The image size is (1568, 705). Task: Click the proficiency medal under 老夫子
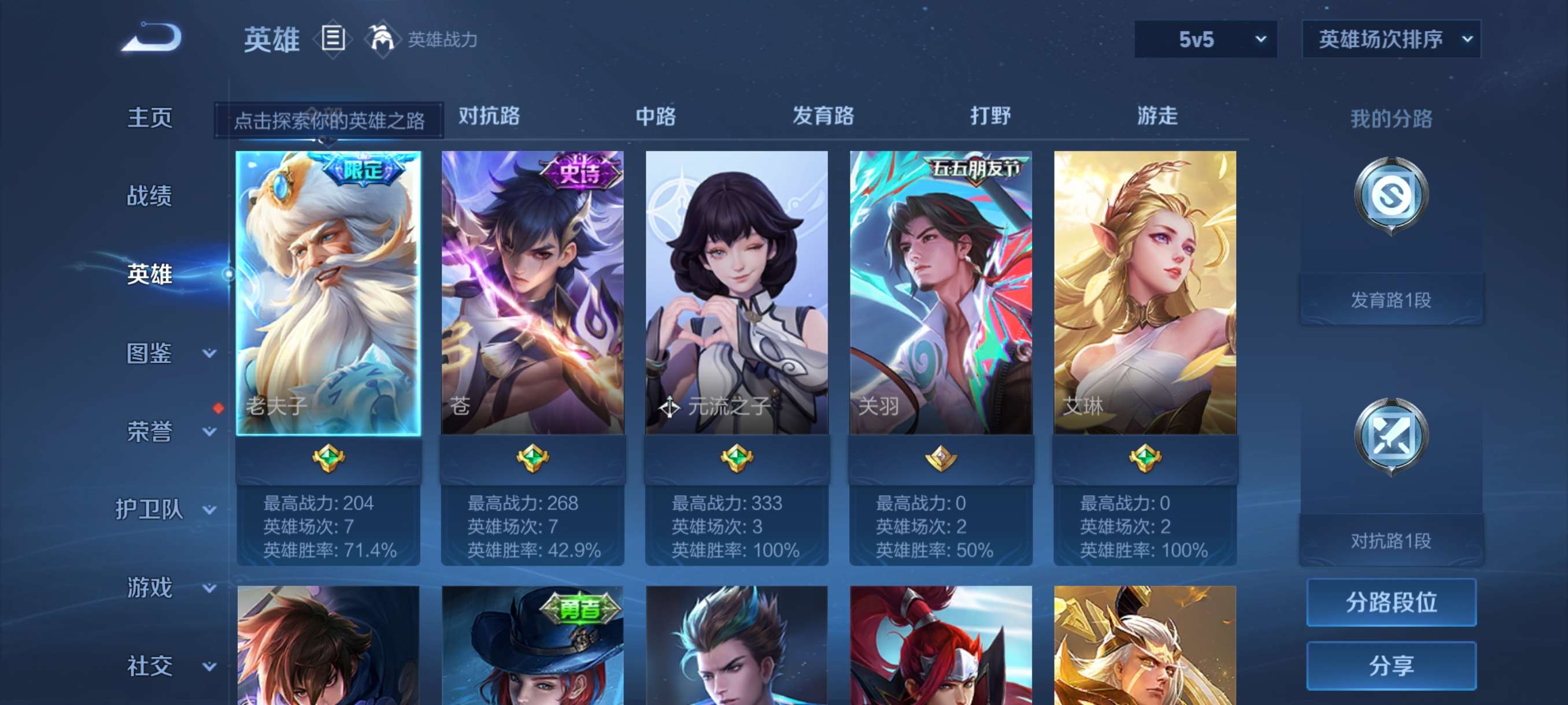point(330,461)
